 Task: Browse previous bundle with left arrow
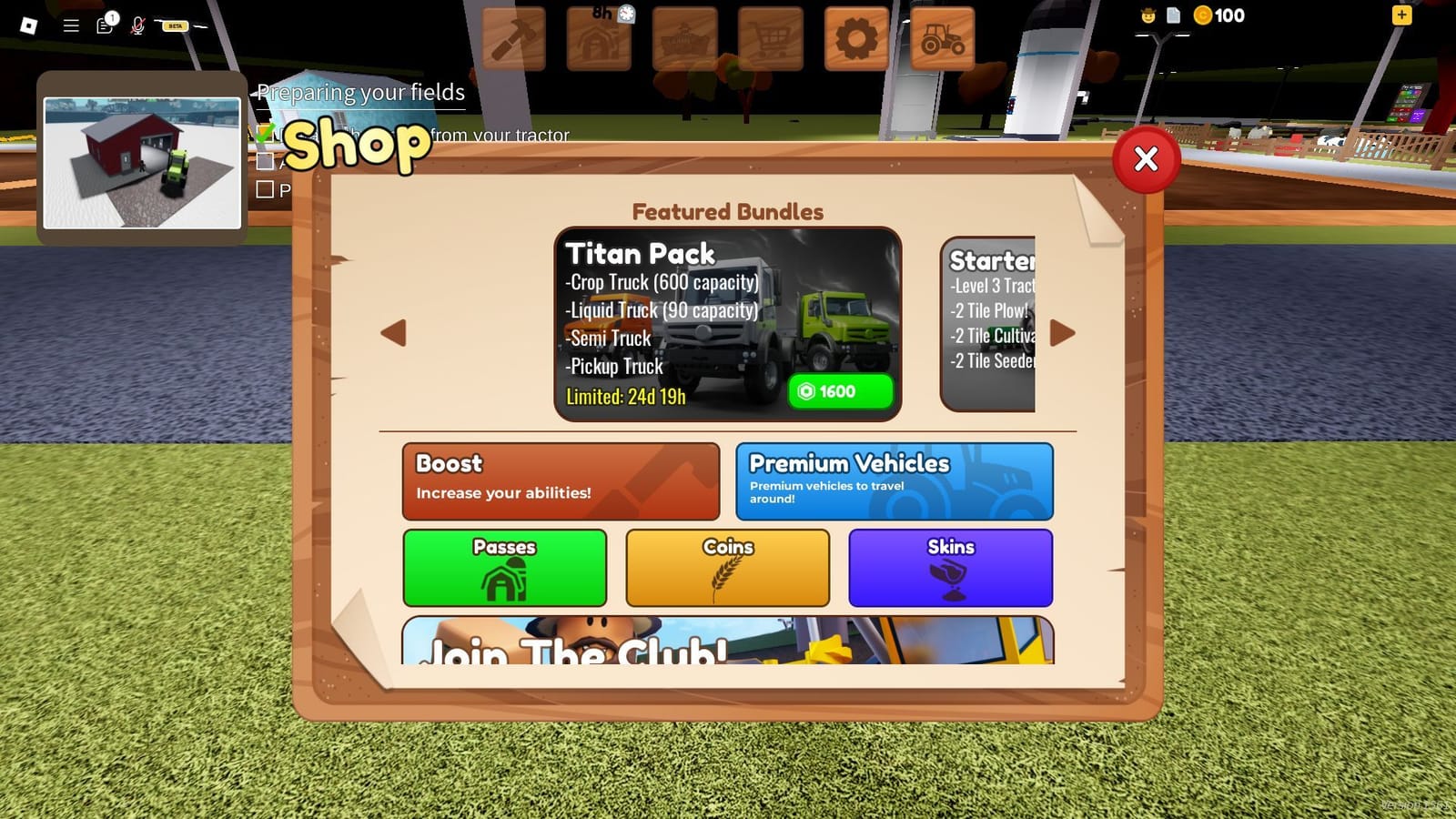point(393,333)
